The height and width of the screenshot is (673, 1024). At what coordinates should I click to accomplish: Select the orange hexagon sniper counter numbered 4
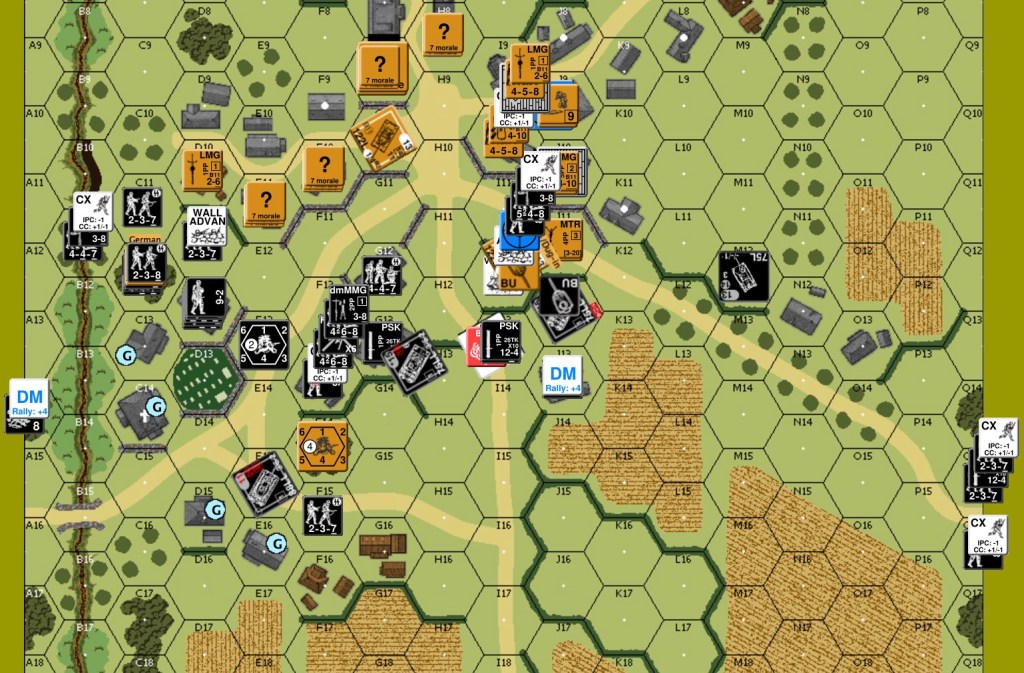point(322,446)
